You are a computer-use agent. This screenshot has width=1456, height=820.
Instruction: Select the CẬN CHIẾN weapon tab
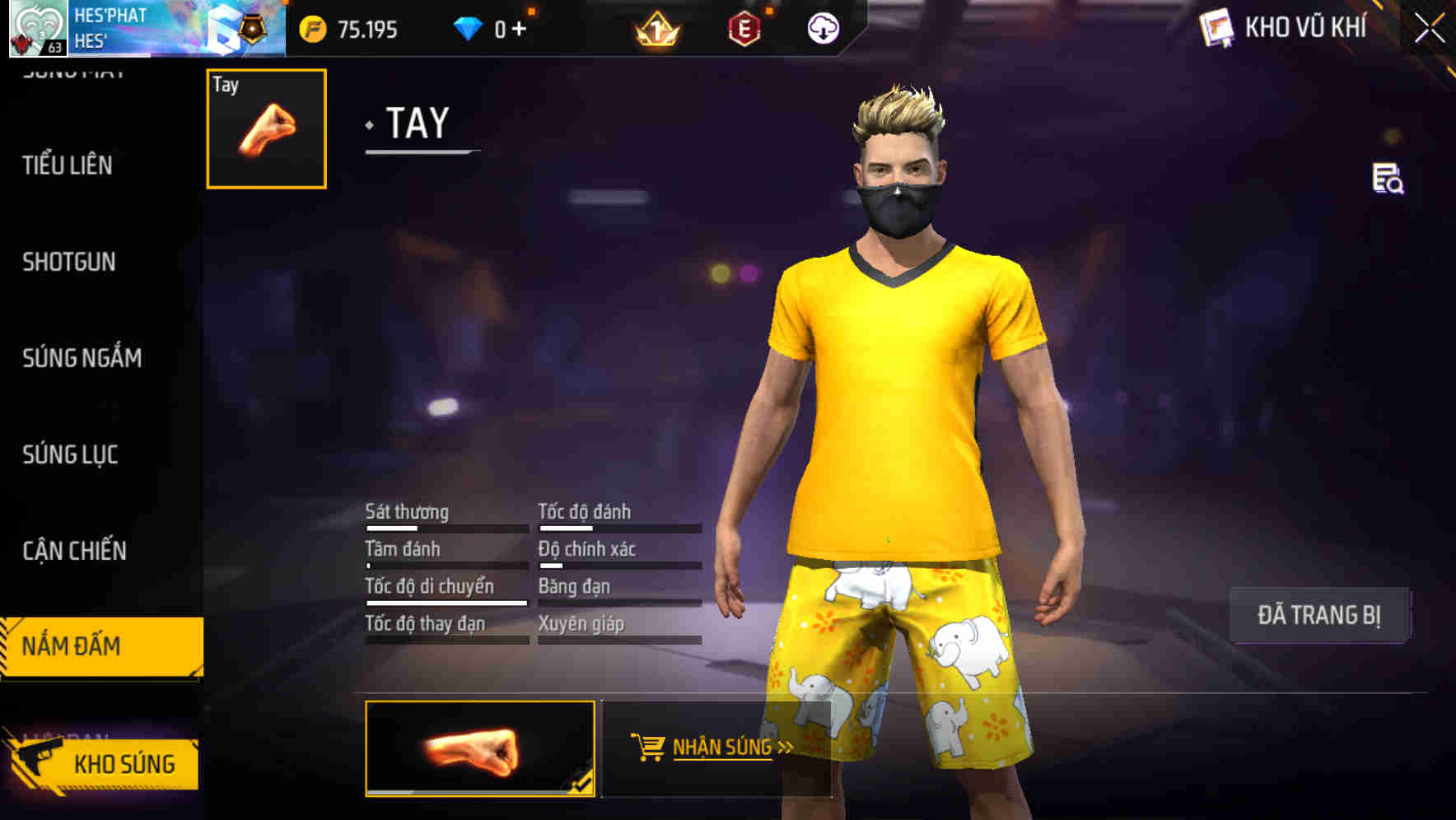click(x=74, y=550)
